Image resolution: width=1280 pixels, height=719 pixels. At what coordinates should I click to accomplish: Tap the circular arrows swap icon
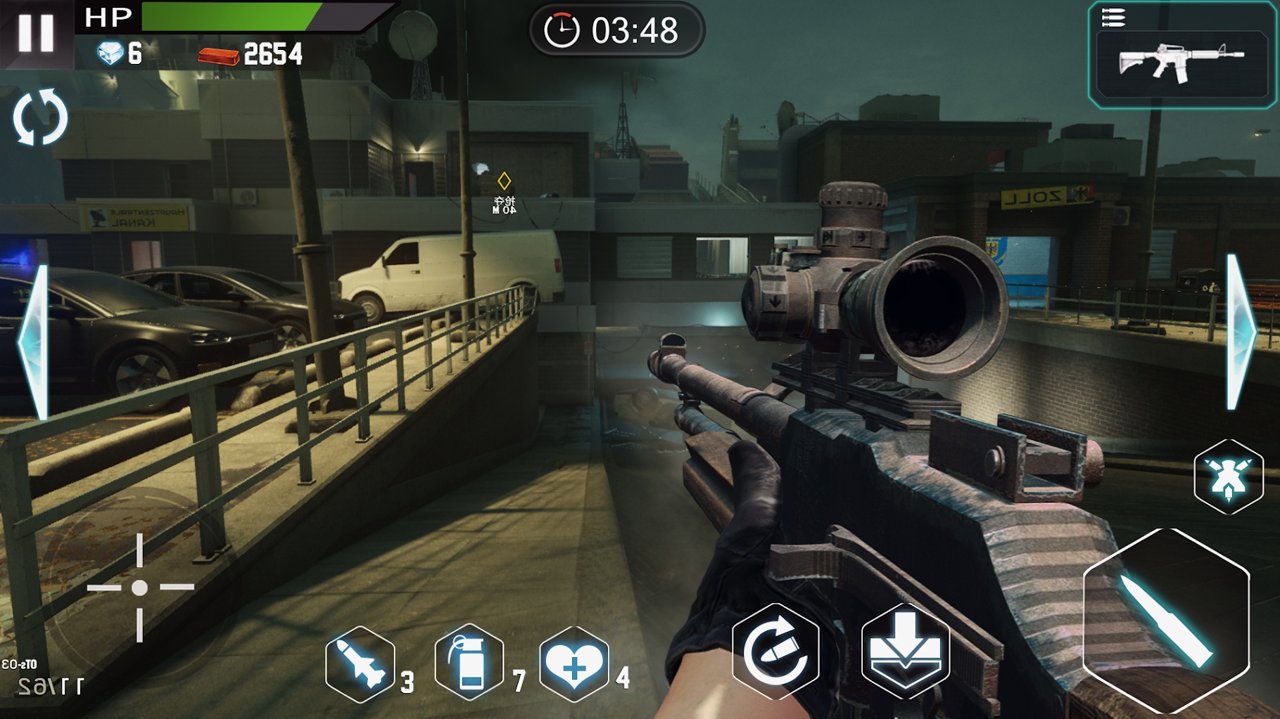pyautogui.click(x=40, y=118)
